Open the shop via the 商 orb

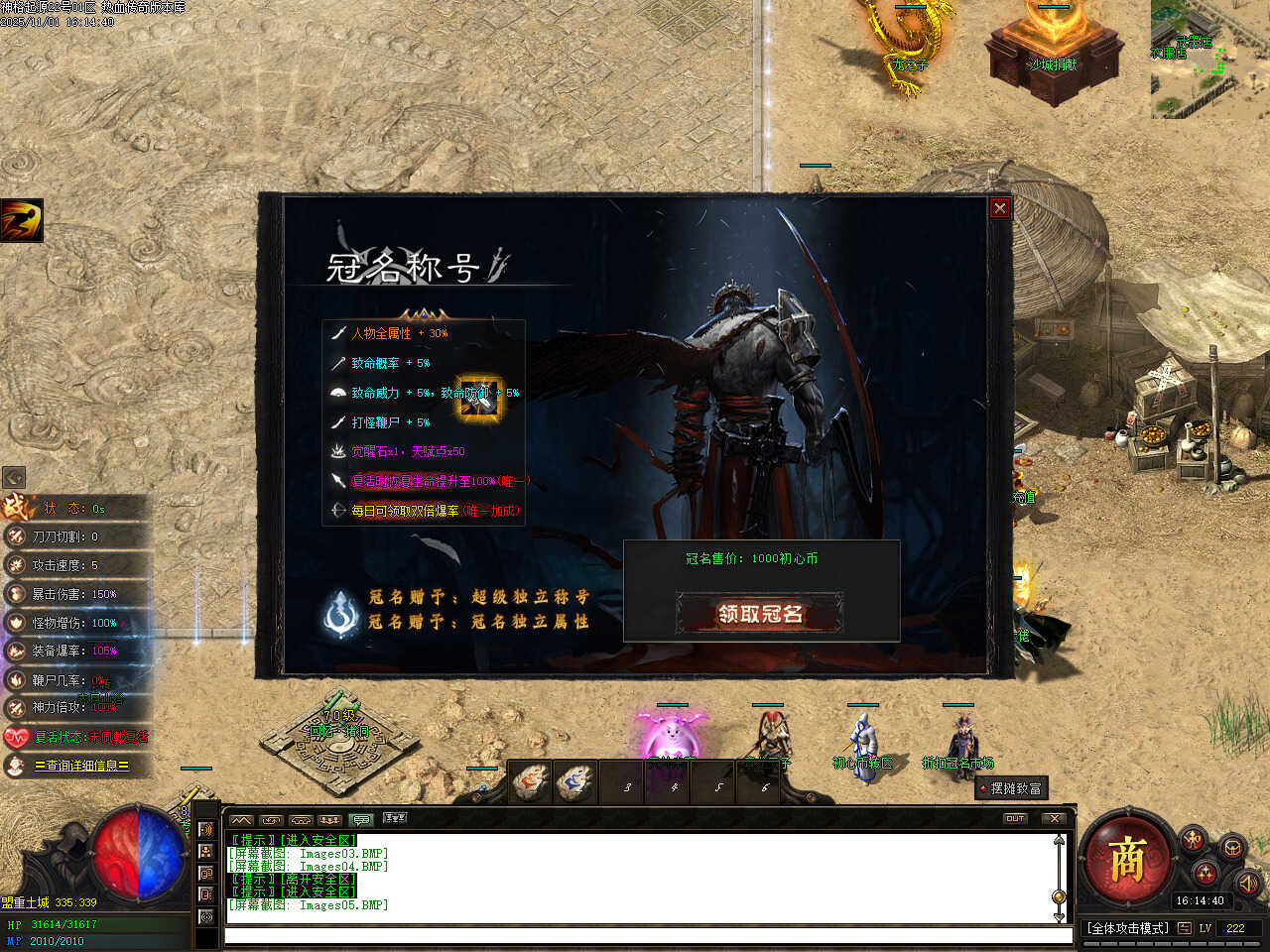(x=1126, y=860)
